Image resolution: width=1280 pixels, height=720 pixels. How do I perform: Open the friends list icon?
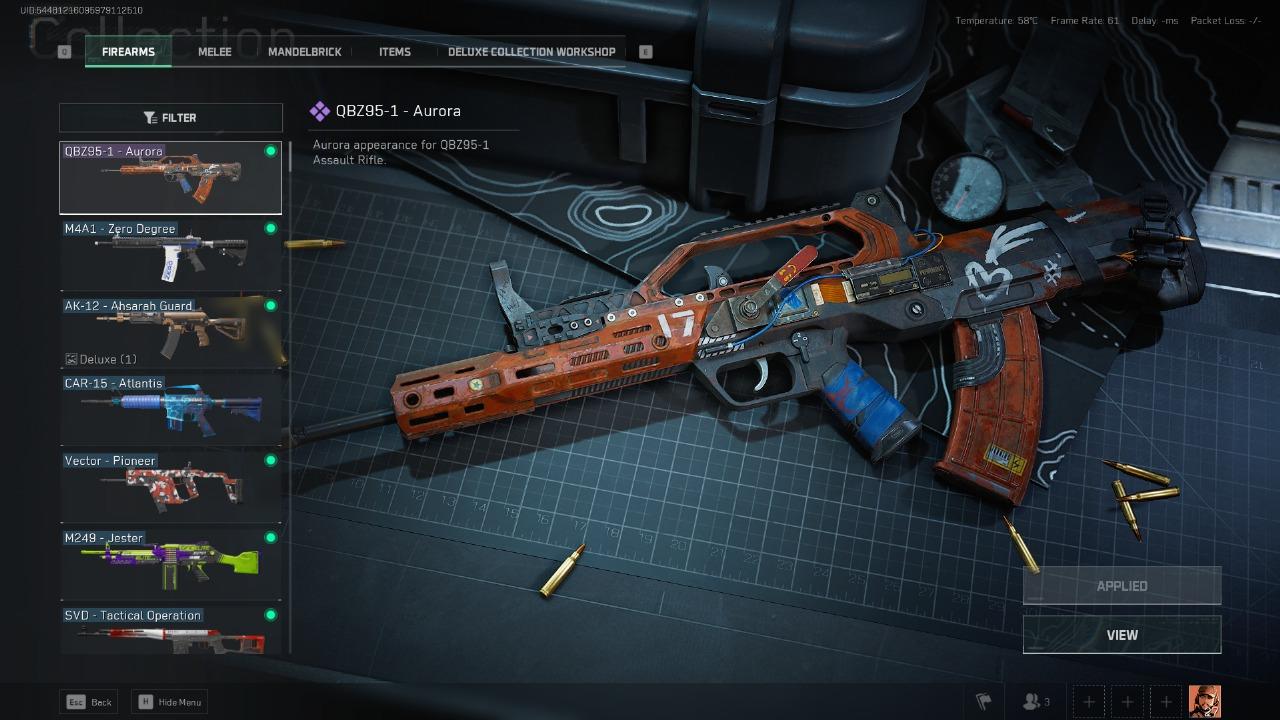pos(1036,701)
